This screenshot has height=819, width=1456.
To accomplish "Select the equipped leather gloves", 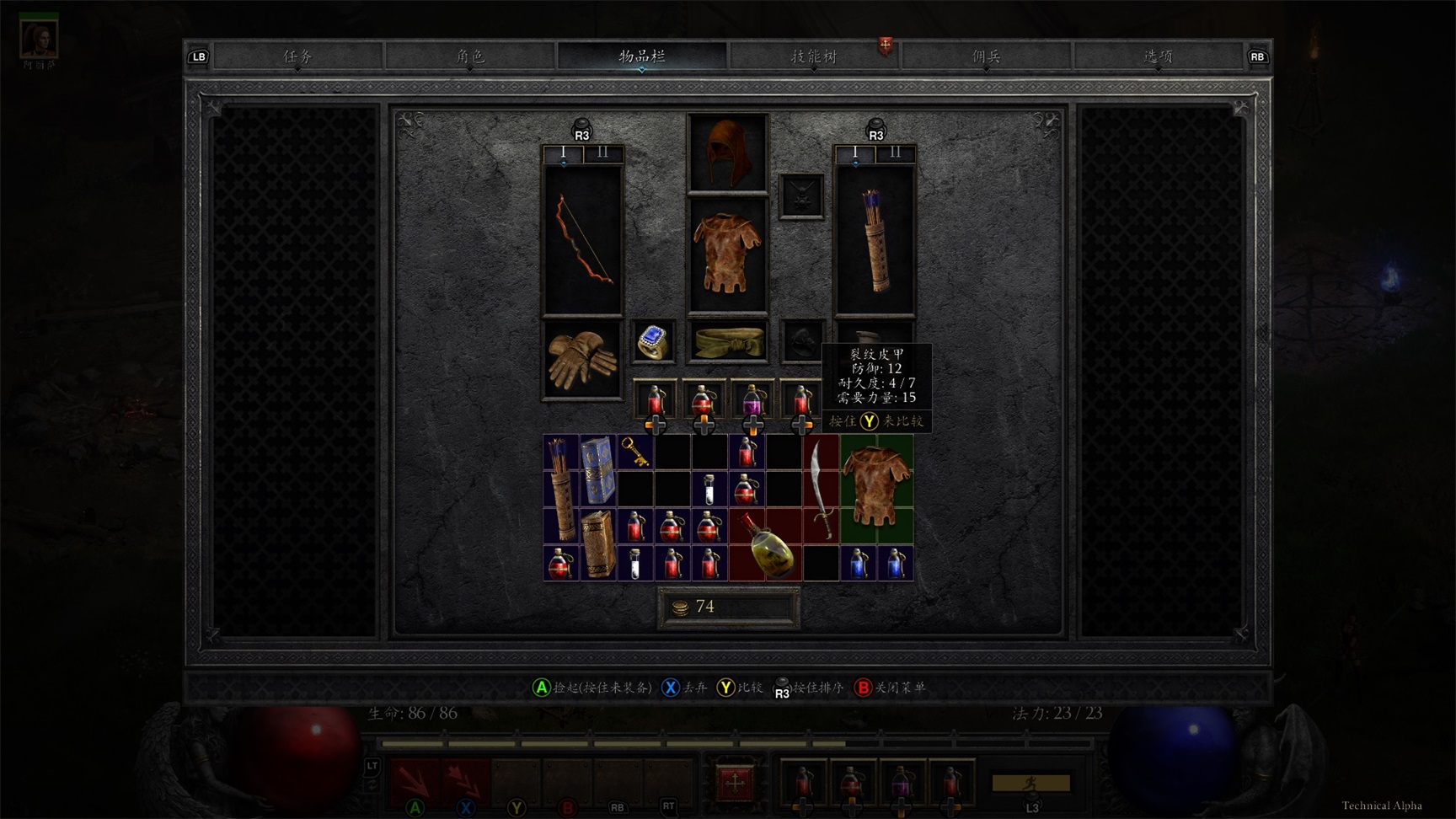I will click(x=582, y=360).
